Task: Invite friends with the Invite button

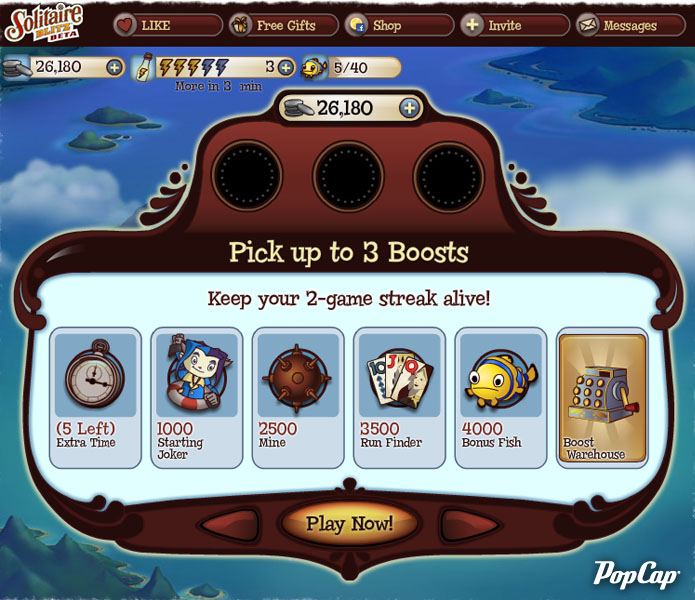Action: (516, 25)
